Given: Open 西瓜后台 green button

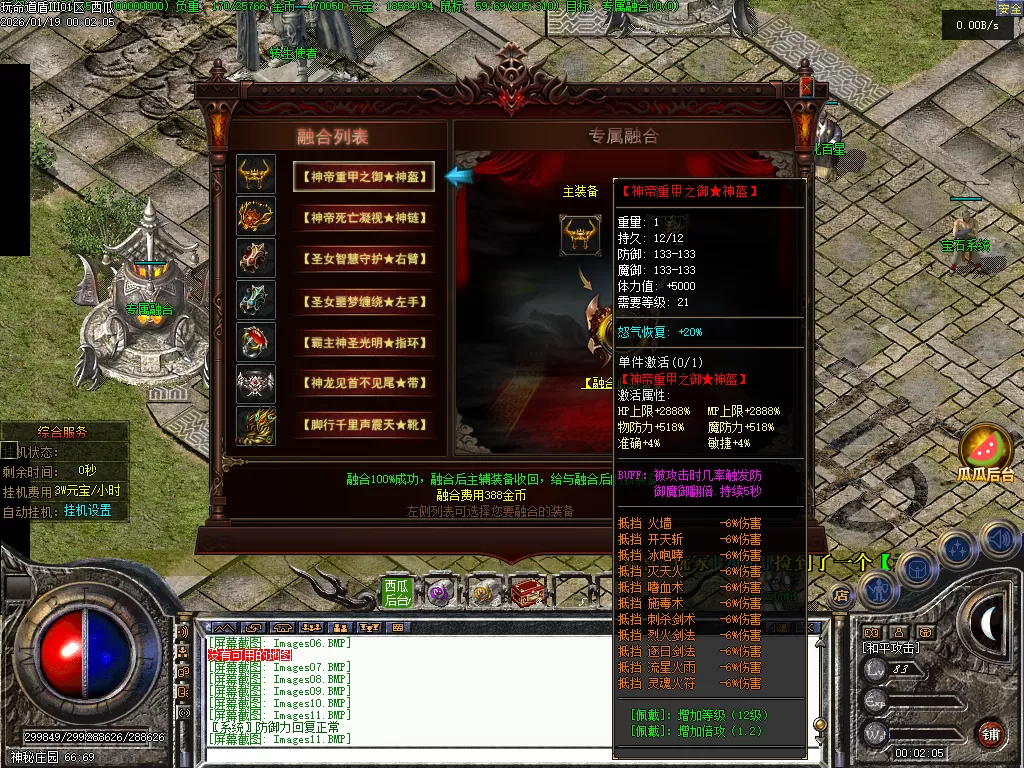Looking at the screenshot, I should point(397,593).
